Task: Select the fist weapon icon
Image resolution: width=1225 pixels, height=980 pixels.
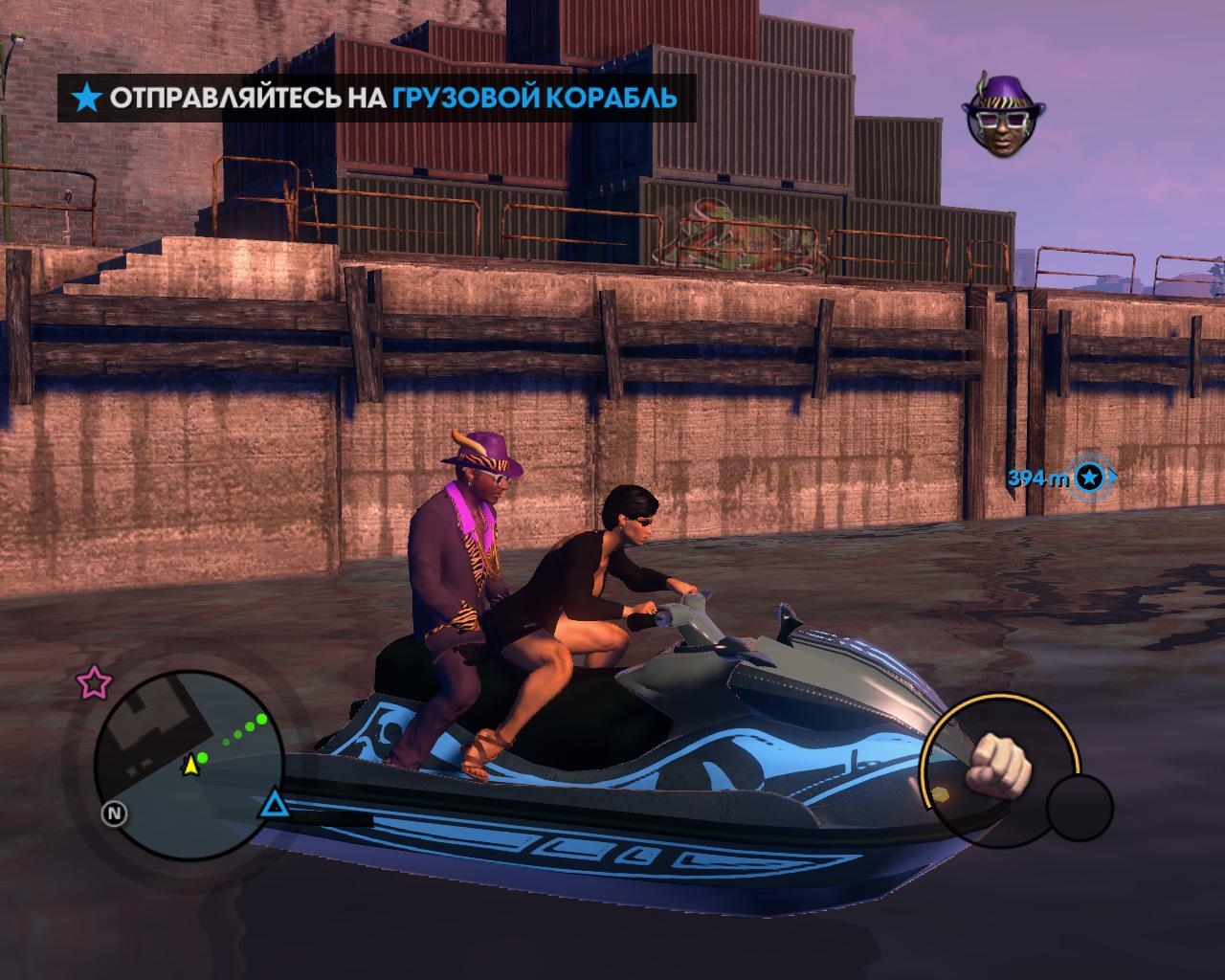Action: (996, 765)
